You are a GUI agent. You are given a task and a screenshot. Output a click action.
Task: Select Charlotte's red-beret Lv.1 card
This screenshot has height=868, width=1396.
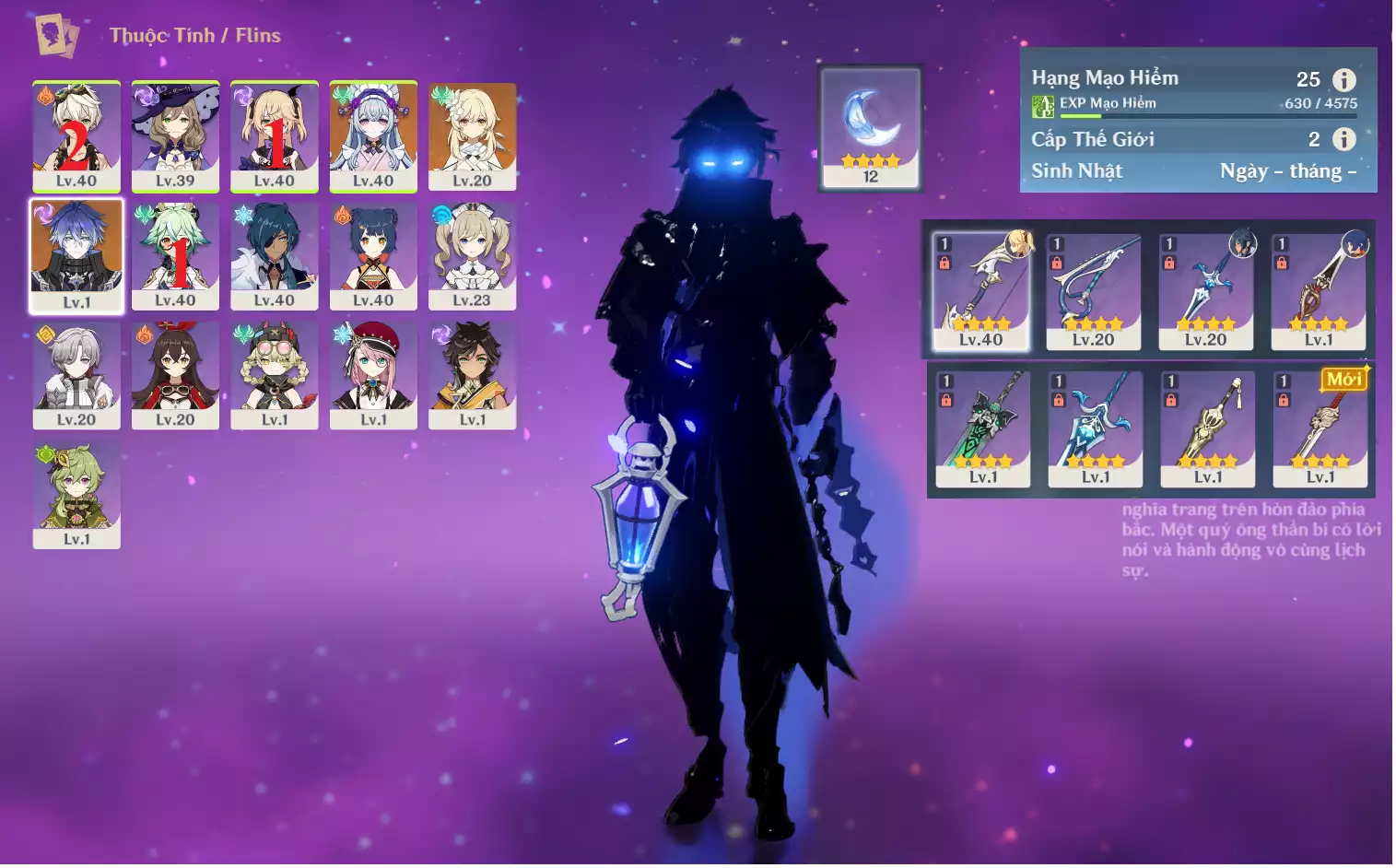pos(373,375)
